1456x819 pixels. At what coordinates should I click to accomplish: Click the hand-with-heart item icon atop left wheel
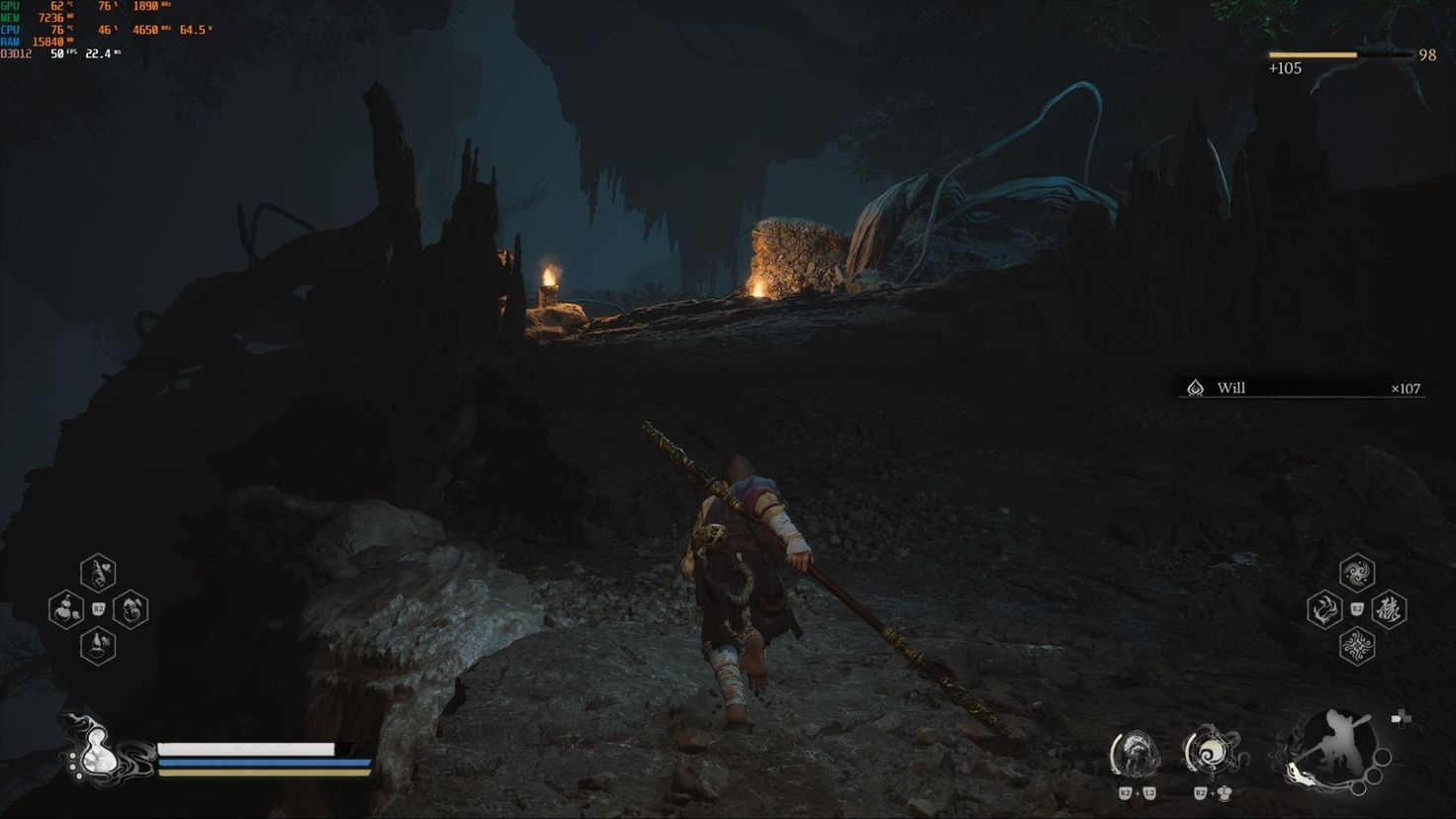point(96,572)
